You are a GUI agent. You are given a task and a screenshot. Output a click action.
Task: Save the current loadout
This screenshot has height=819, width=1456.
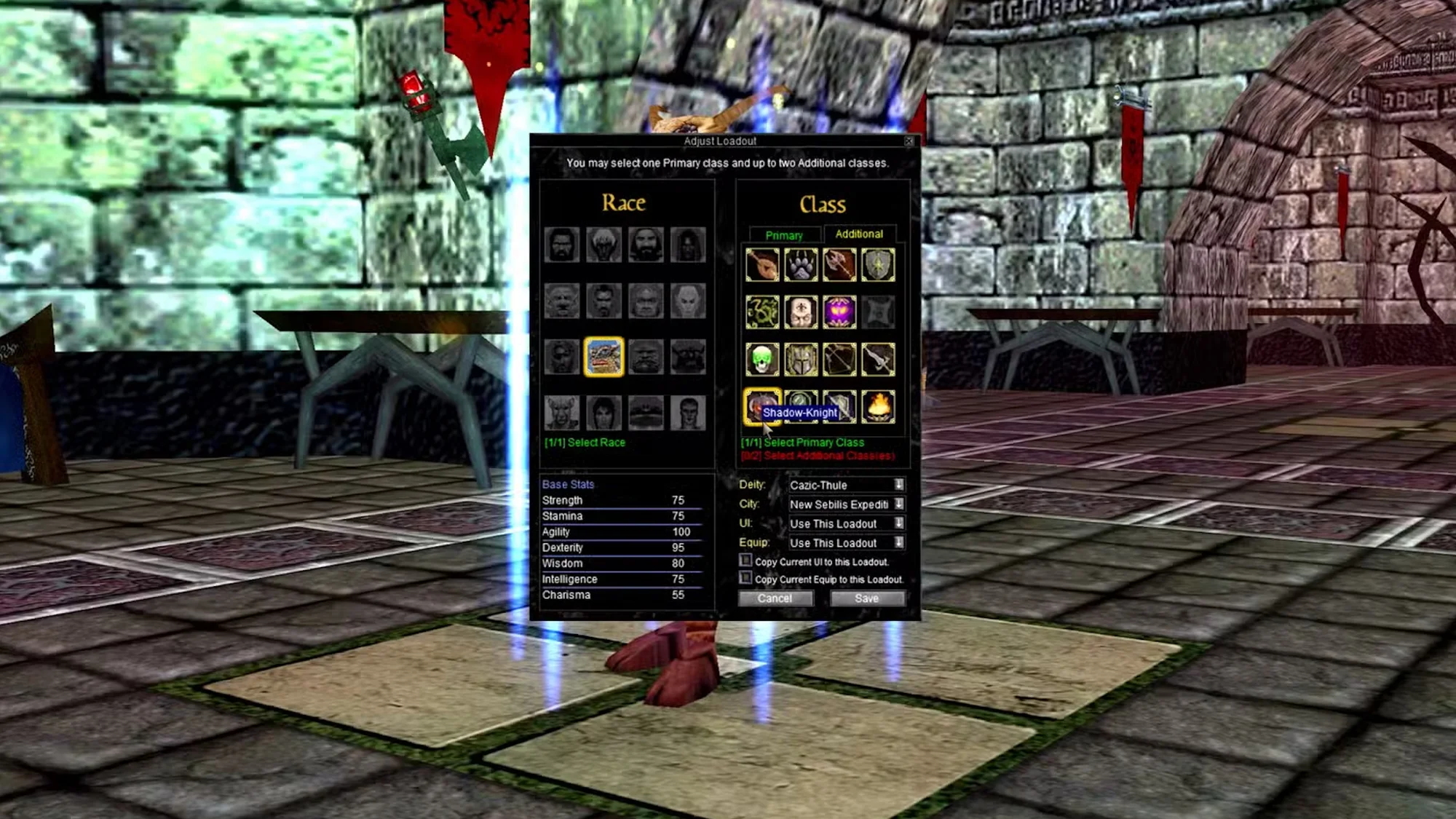pyautogui.click(x=866, y=598)
